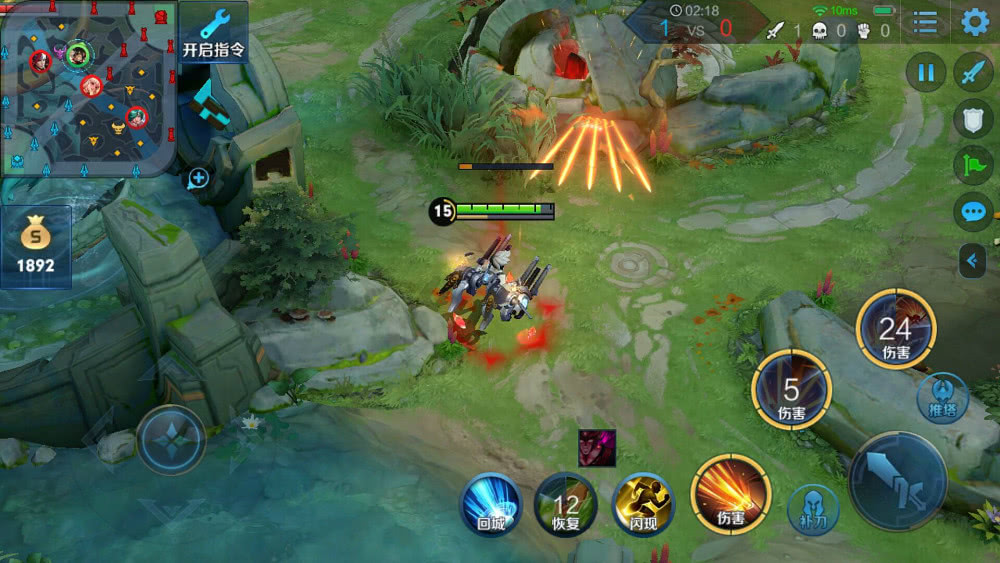Open the gold shop showing 1892
The width and height of the screenshot is (1000, 563).
coord(36,246)
